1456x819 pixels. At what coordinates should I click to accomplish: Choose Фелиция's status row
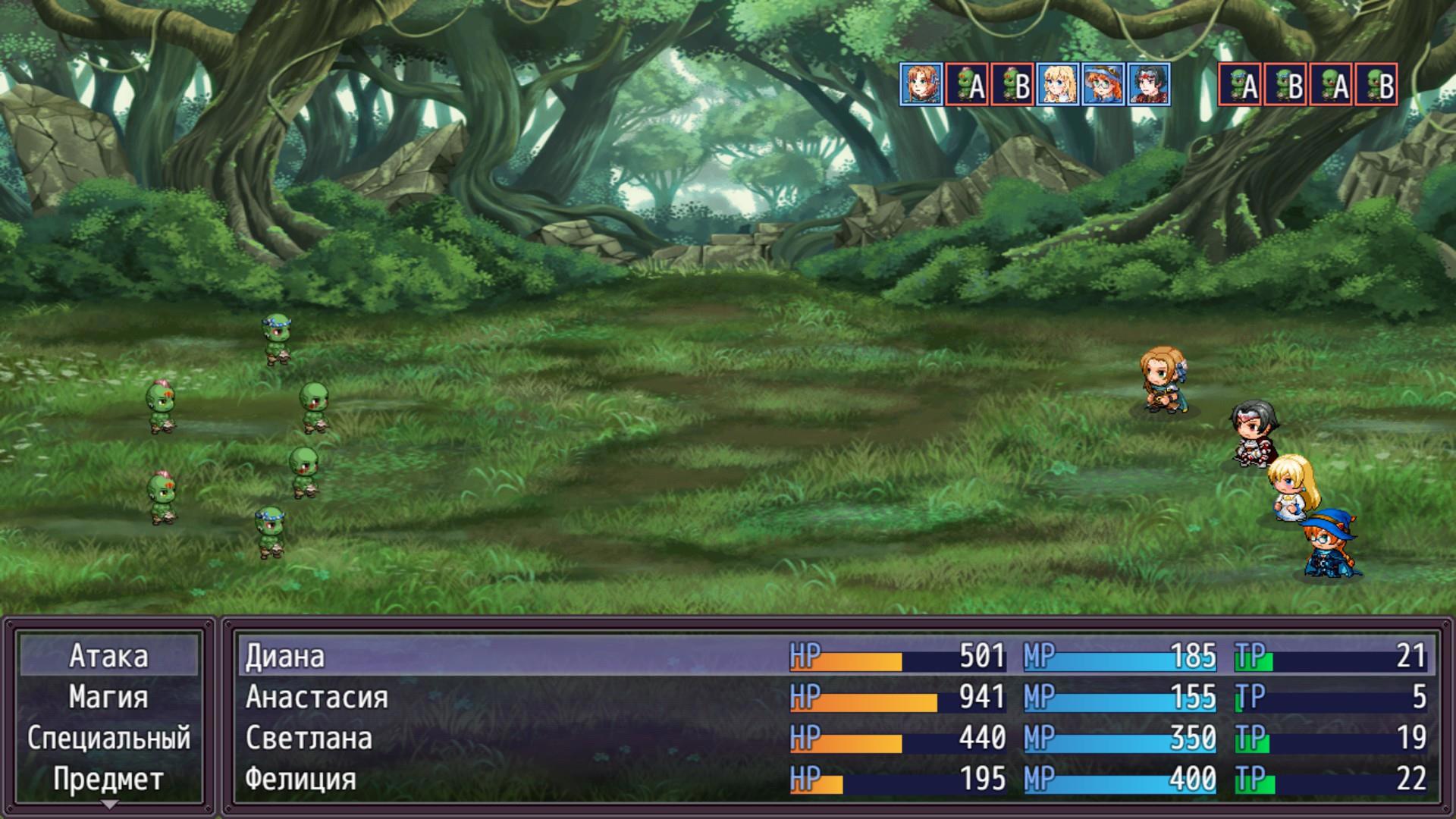point(834,779)
